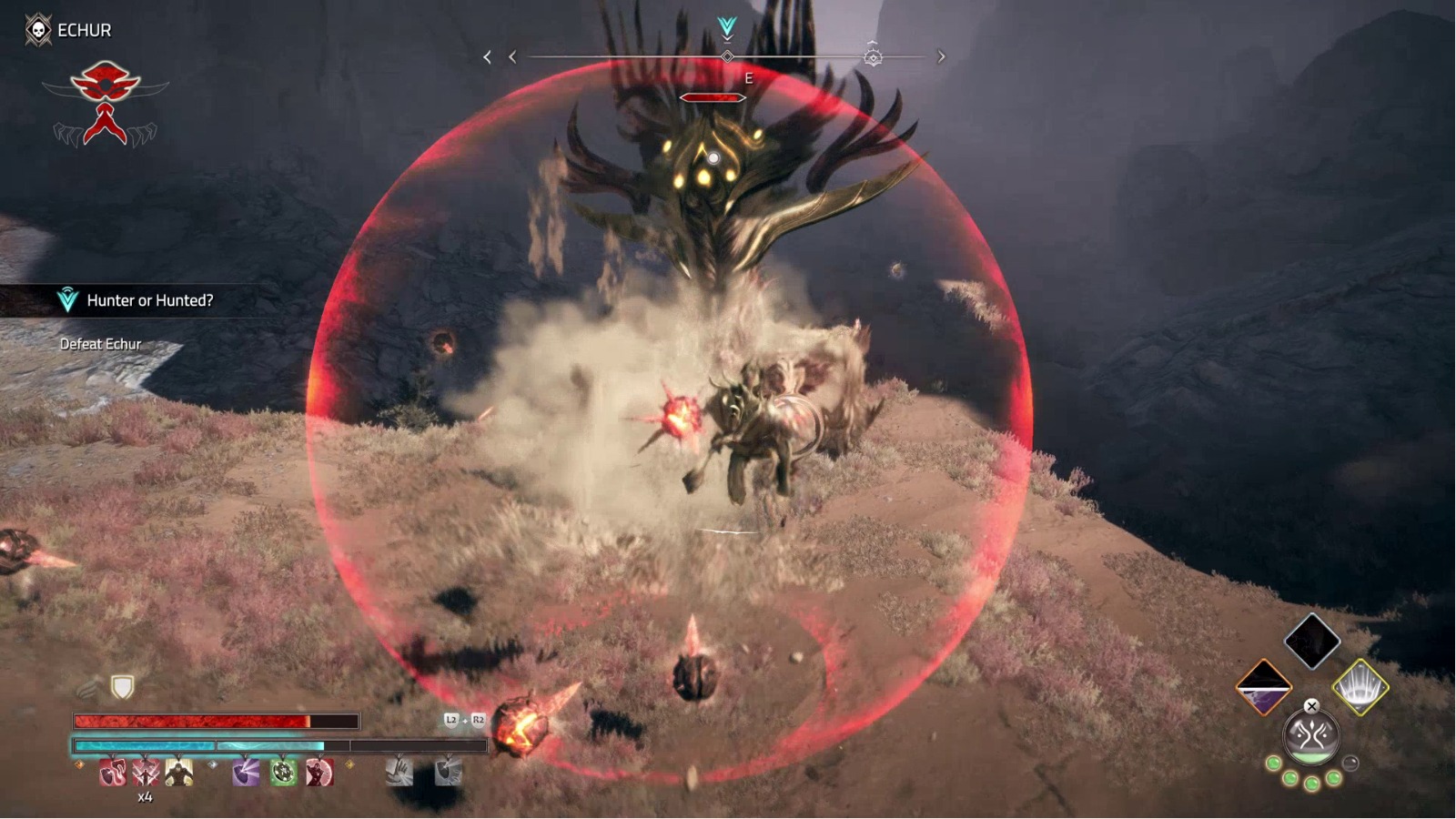Image resolution: width=1456 pixels, height=819 pixels.
Task: Click the green round token ability icon
Action: pyautogui.click(x=283, y=773)
